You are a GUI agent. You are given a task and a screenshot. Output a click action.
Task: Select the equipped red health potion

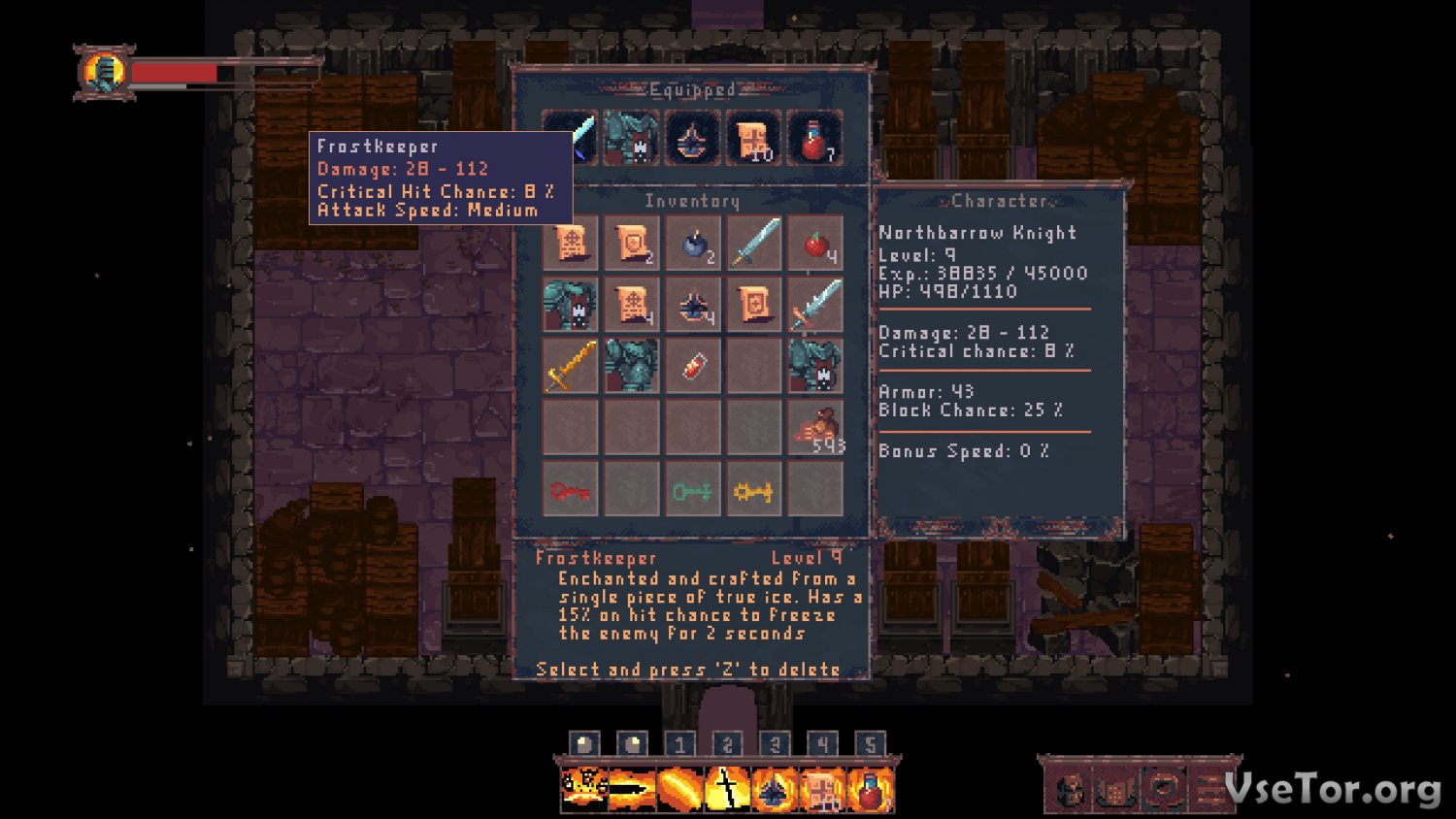(x=815, y=138)
